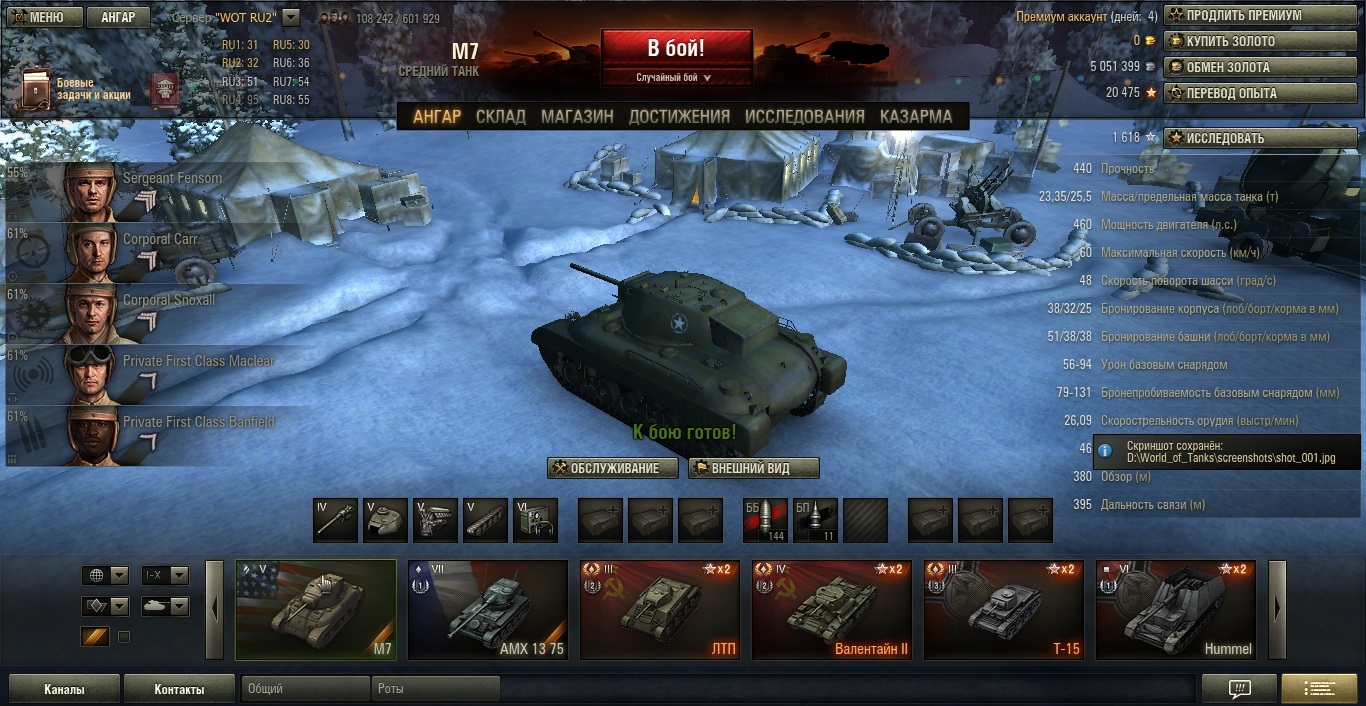Open the Контакты contacts list
Screen dimensions: 1366x706
pos(179,689)
